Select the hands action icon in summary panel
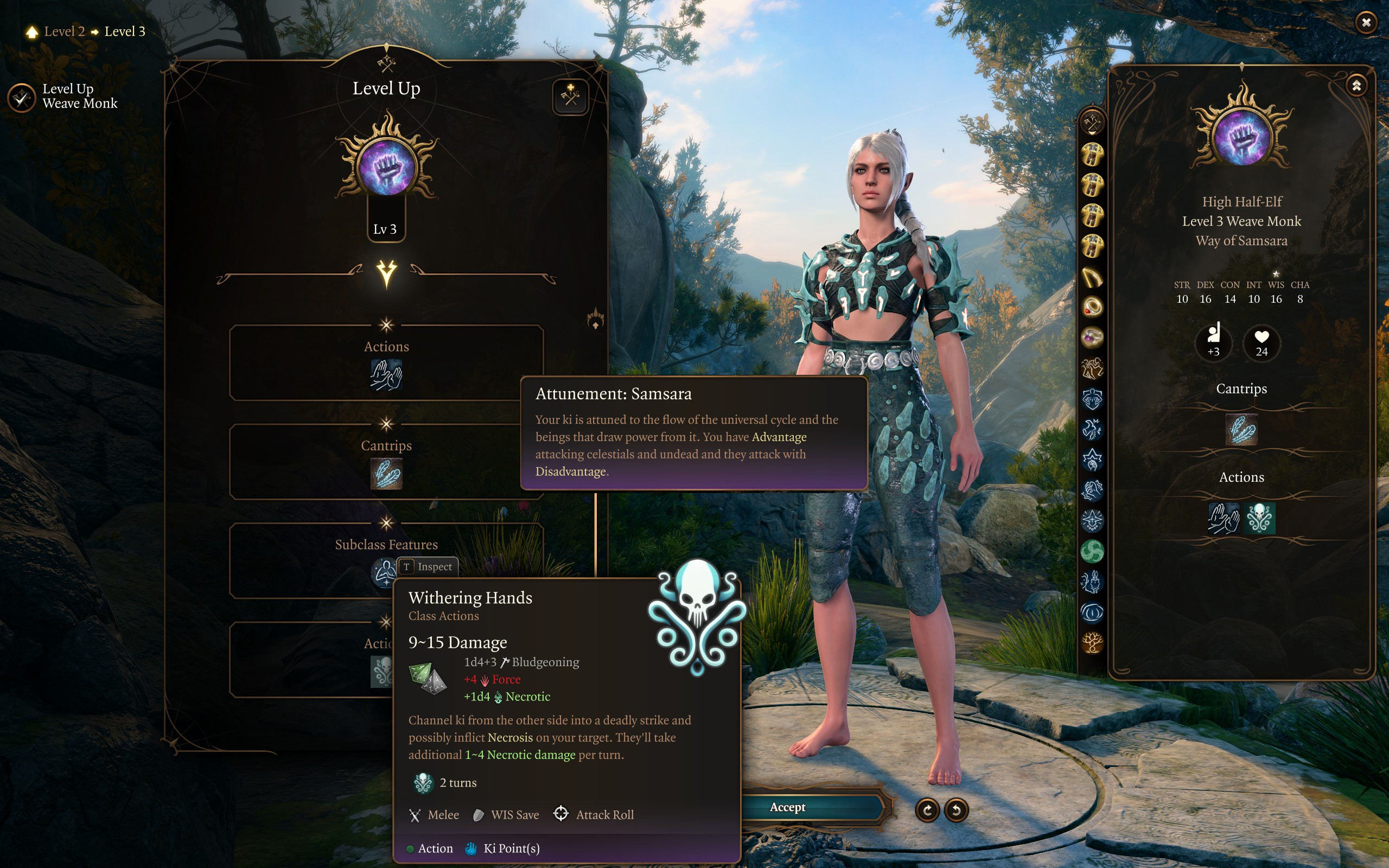This screenshot has height=868, width=1389. (1224, 519)
